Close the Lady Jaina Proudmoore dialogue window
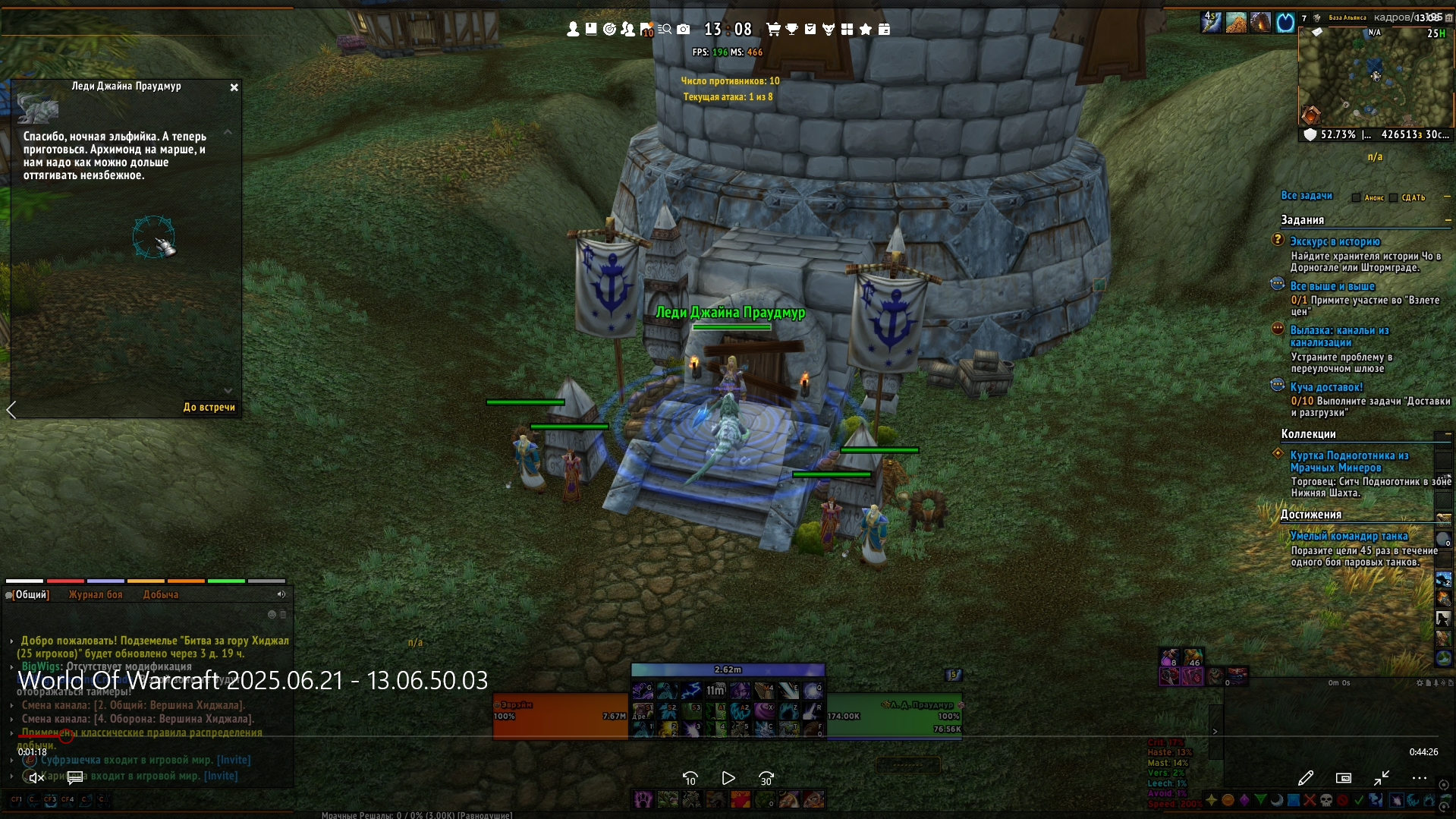 234,87
